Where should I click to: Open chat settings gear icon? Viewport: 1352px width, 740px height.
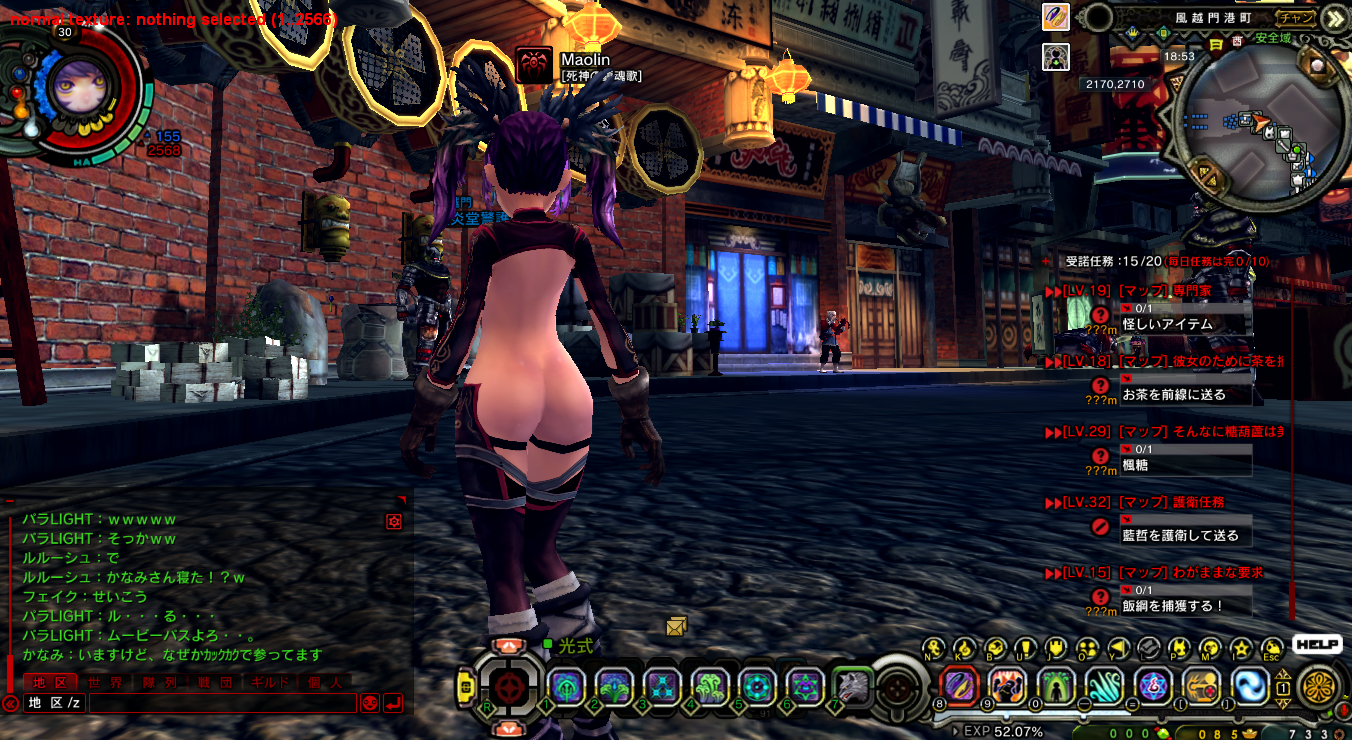(x=394, y=521)
